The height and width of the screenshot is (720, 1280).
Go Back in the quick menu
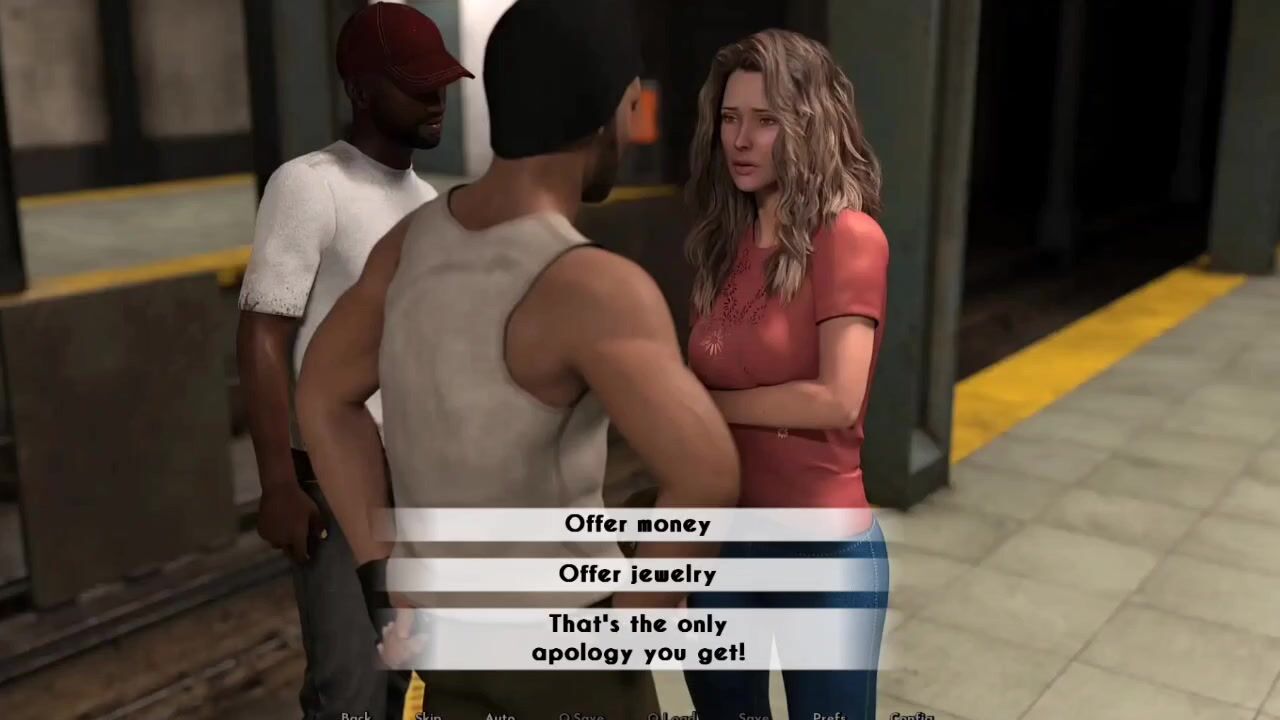[x=356, y=716]
